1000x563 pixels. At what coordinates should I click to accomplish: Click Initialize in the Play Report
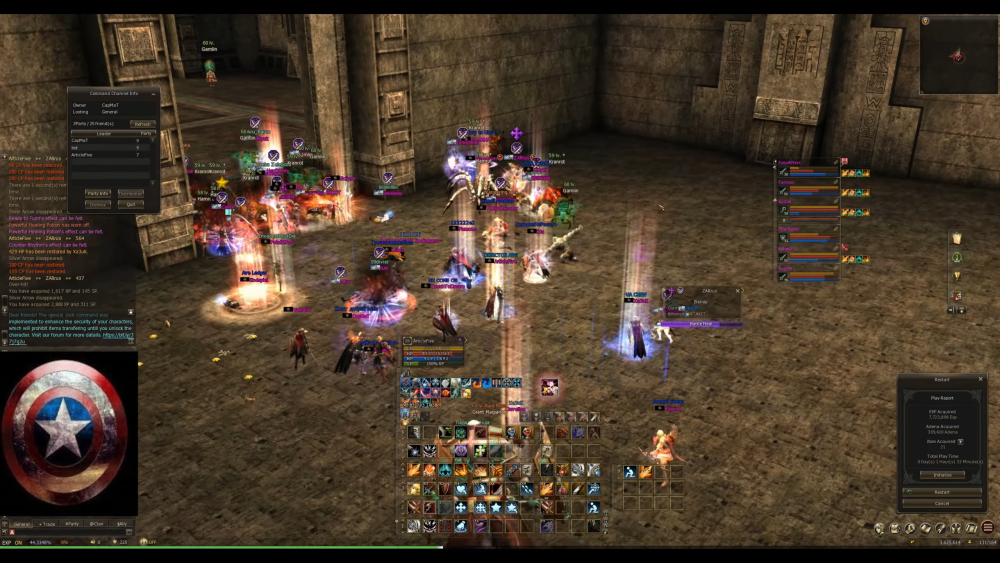click(x=941, y=475)
